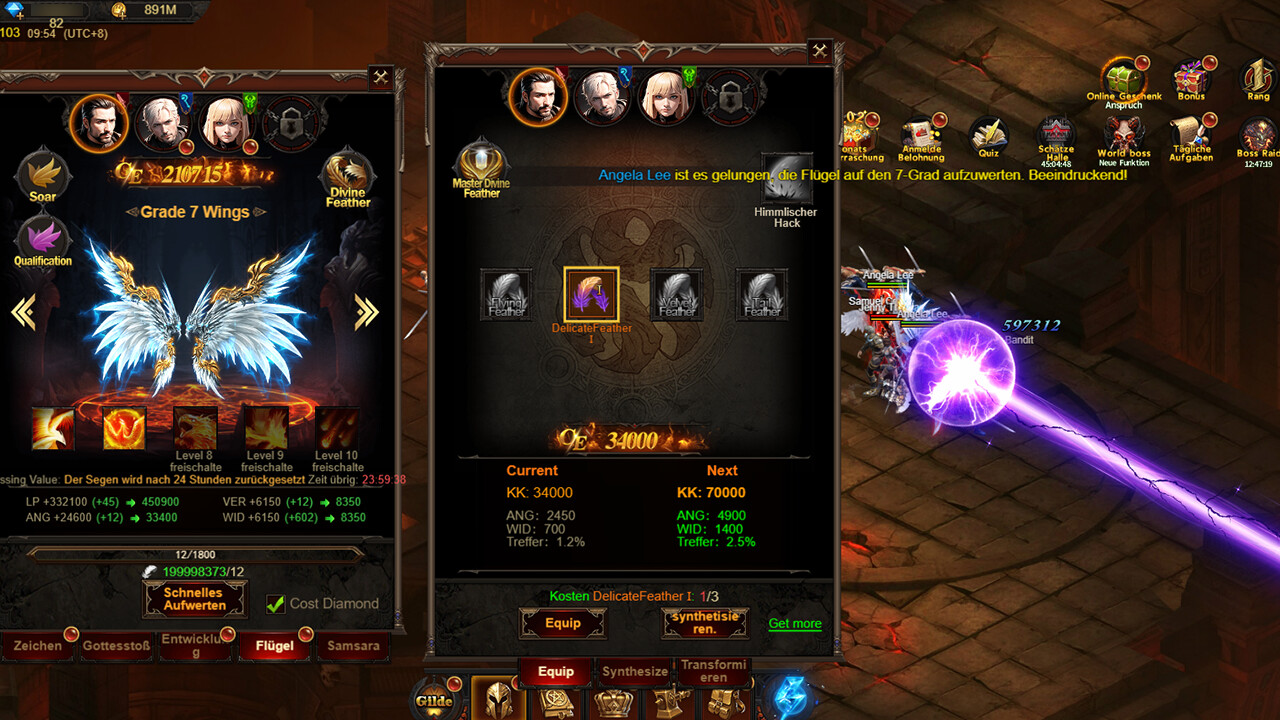Open the World boss feature
Viewport: 1280px width, 720px height.
tap(1122, 130)
